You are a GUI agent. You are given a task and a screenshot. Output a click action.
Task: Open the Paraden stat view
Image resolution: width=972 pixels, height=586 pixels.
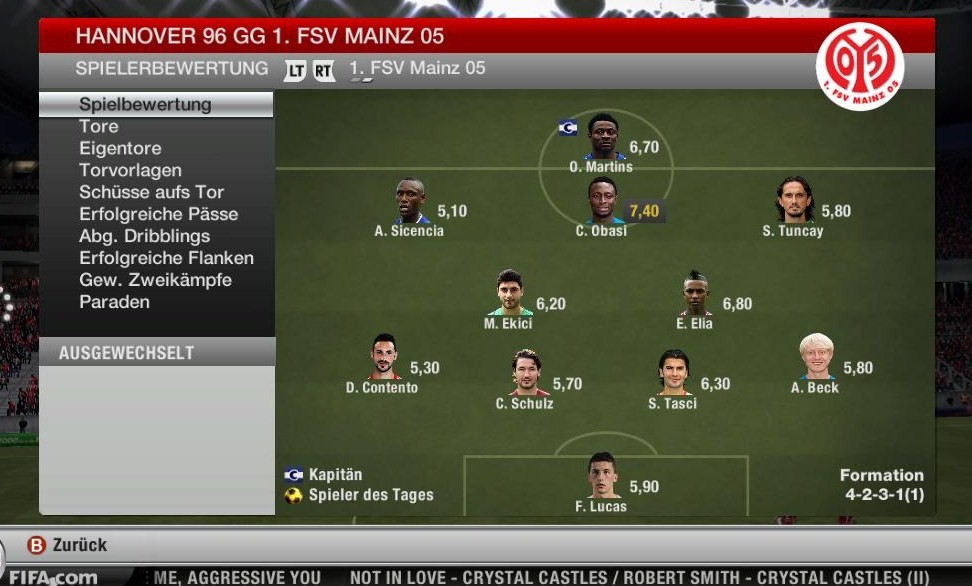tap(114, 302)
